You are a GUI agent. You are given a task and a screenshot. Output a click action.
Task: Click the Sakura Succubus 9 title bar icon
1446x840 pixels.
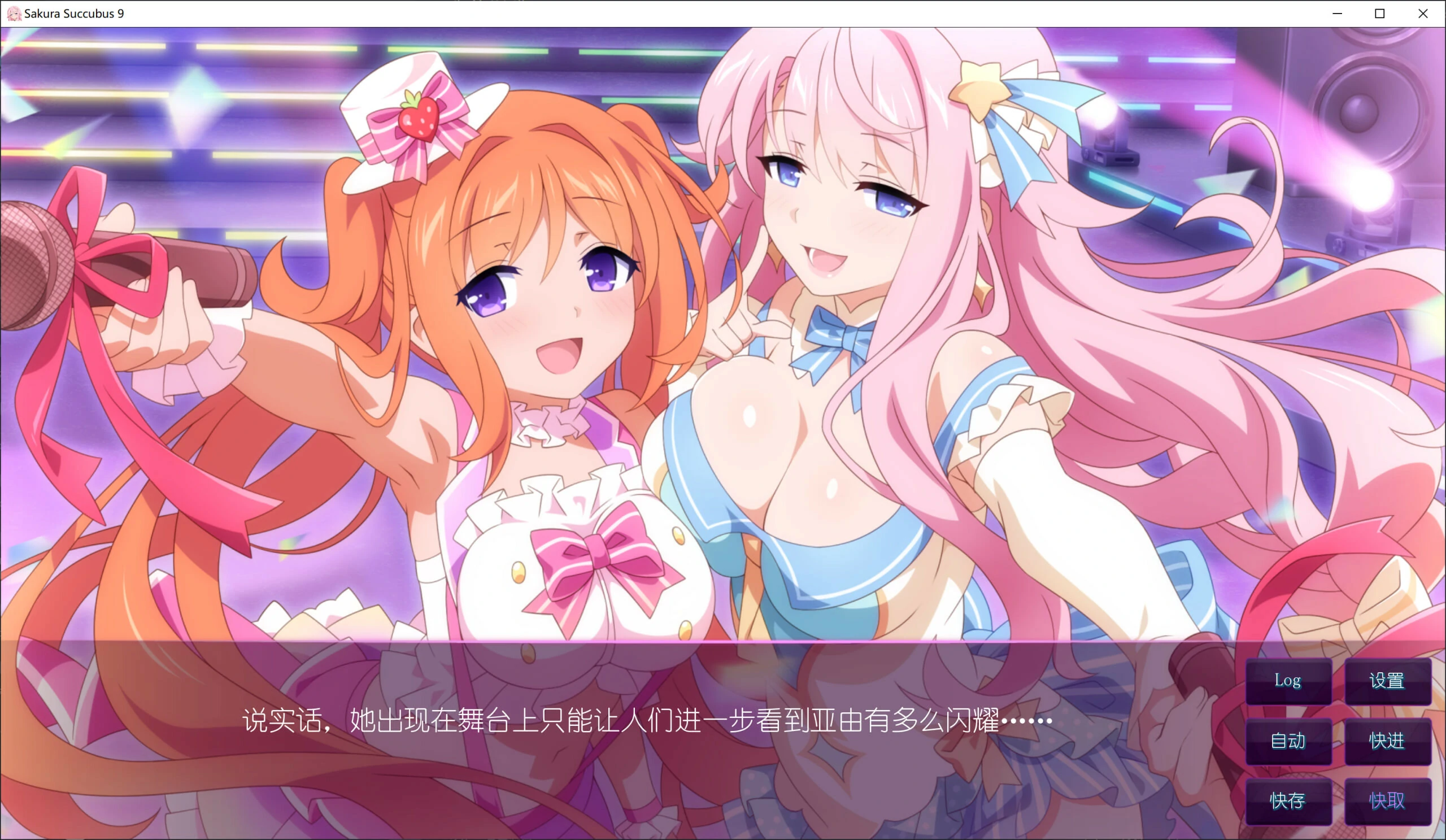click(14, 12)
